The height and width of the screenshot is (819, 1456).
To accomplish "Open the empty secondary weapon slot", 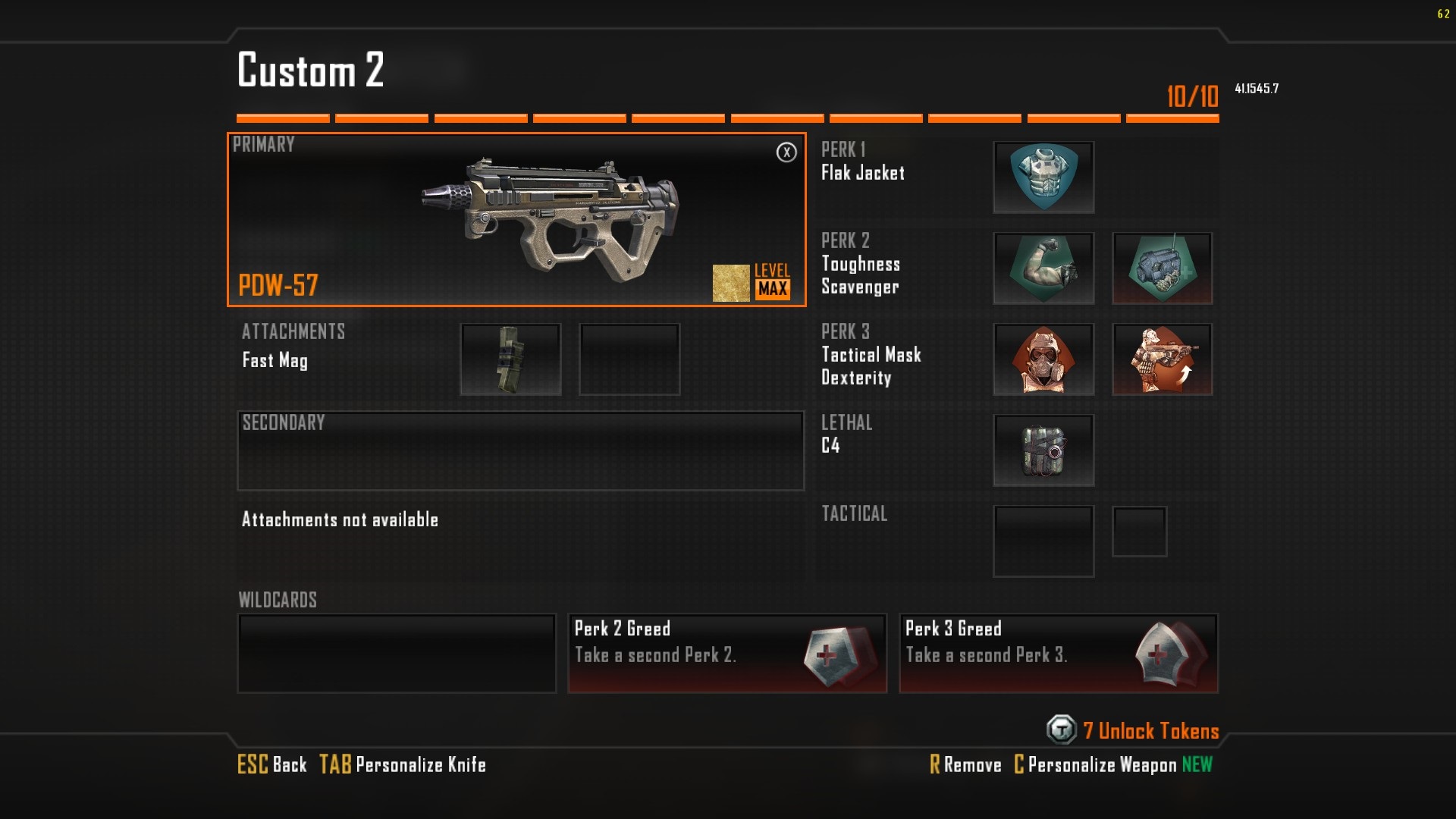I will (520, 451).
